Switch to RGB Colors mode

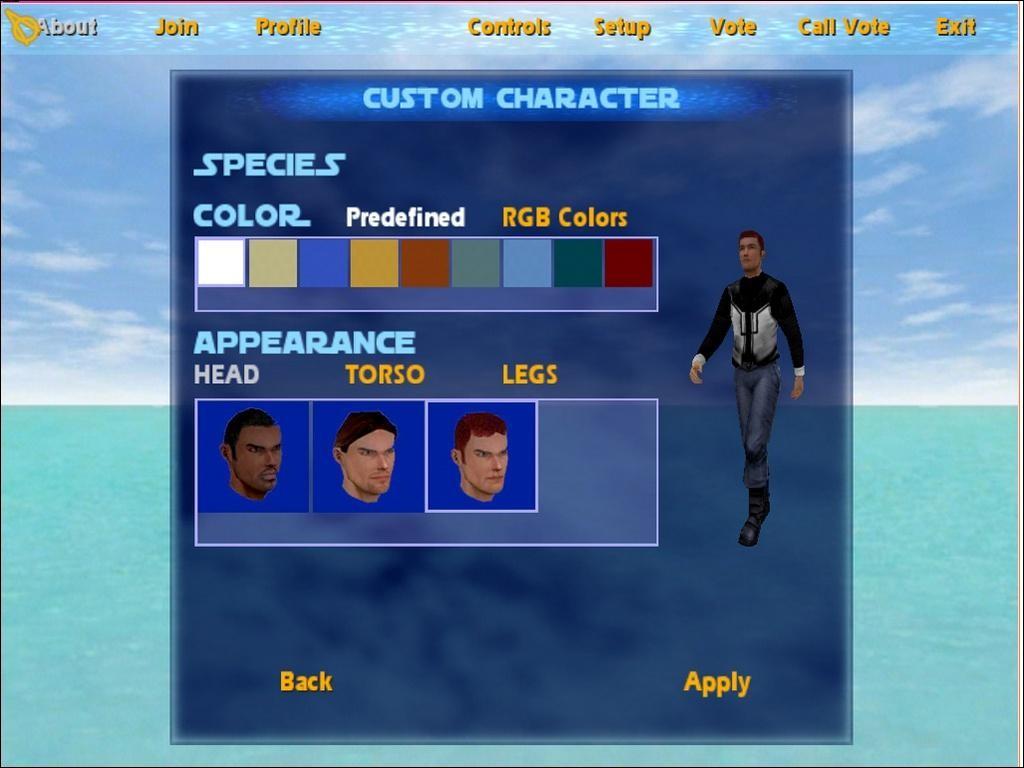564,217
